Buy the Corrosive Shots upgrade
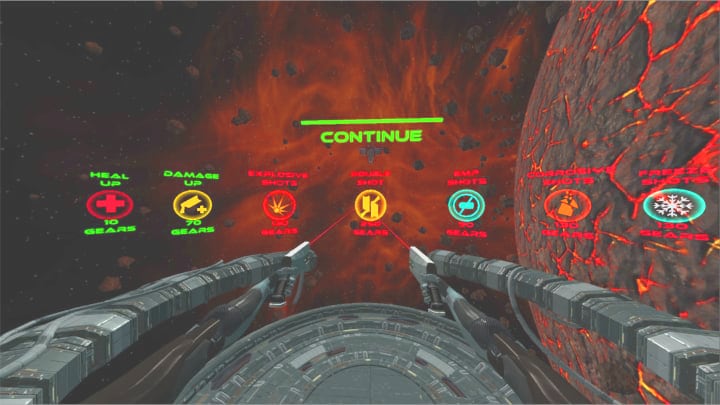This screenshot has height=405, width=720. pyautogui.click(x=564, y=207)
